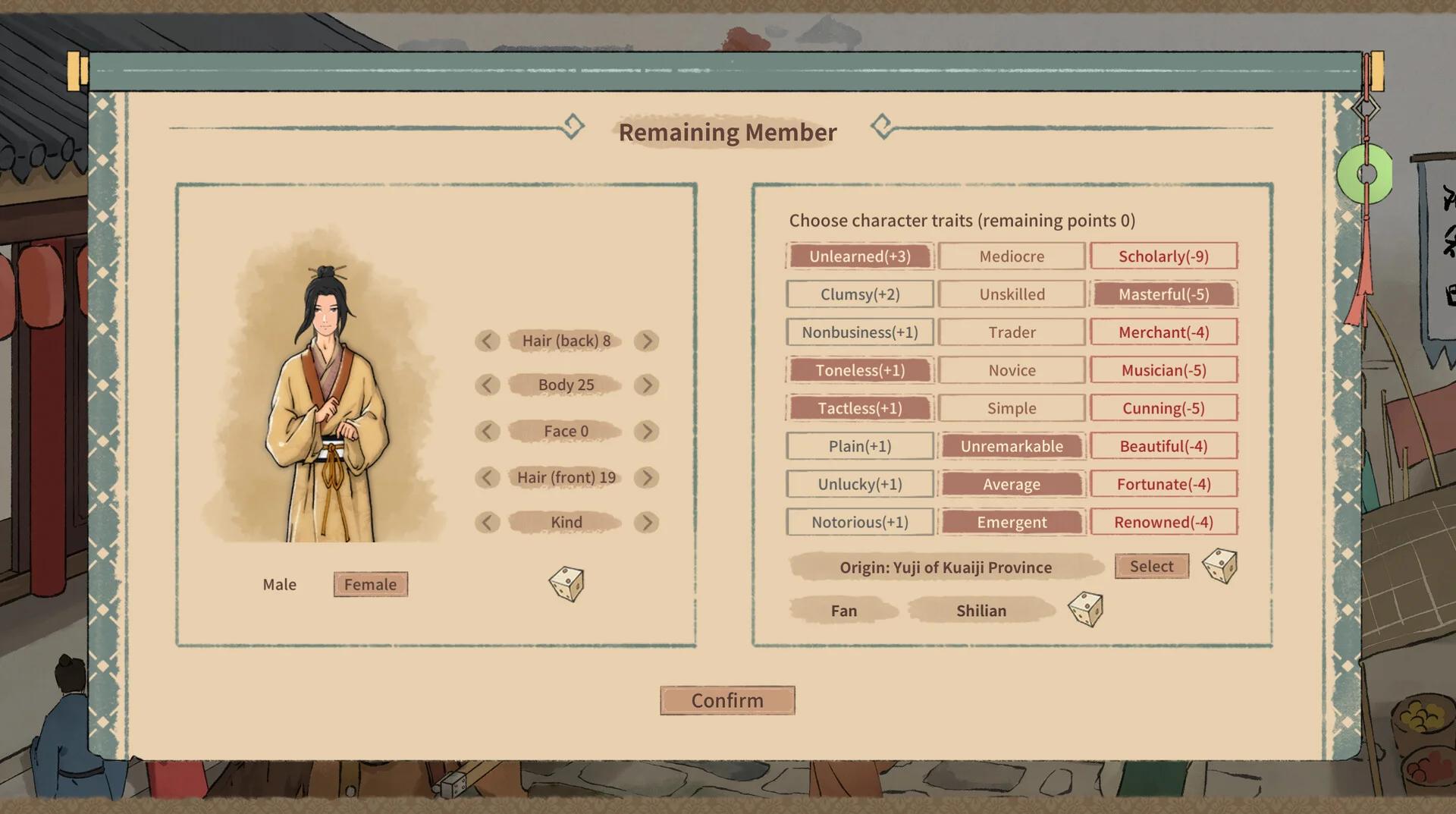Viewport: 1456px width, 814px height.
Task: Switch to previous Body option
Action: tap(487, 385)
